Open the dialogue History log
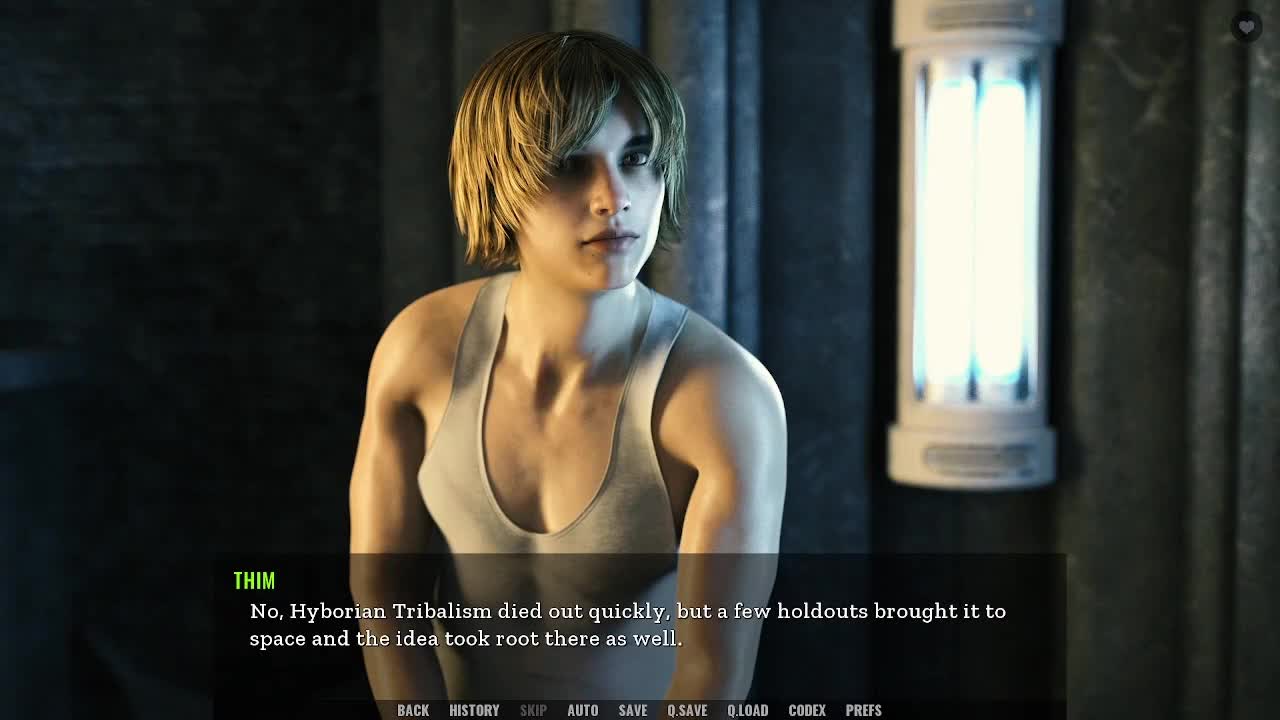1280x720 pixels. coord(474,710)
